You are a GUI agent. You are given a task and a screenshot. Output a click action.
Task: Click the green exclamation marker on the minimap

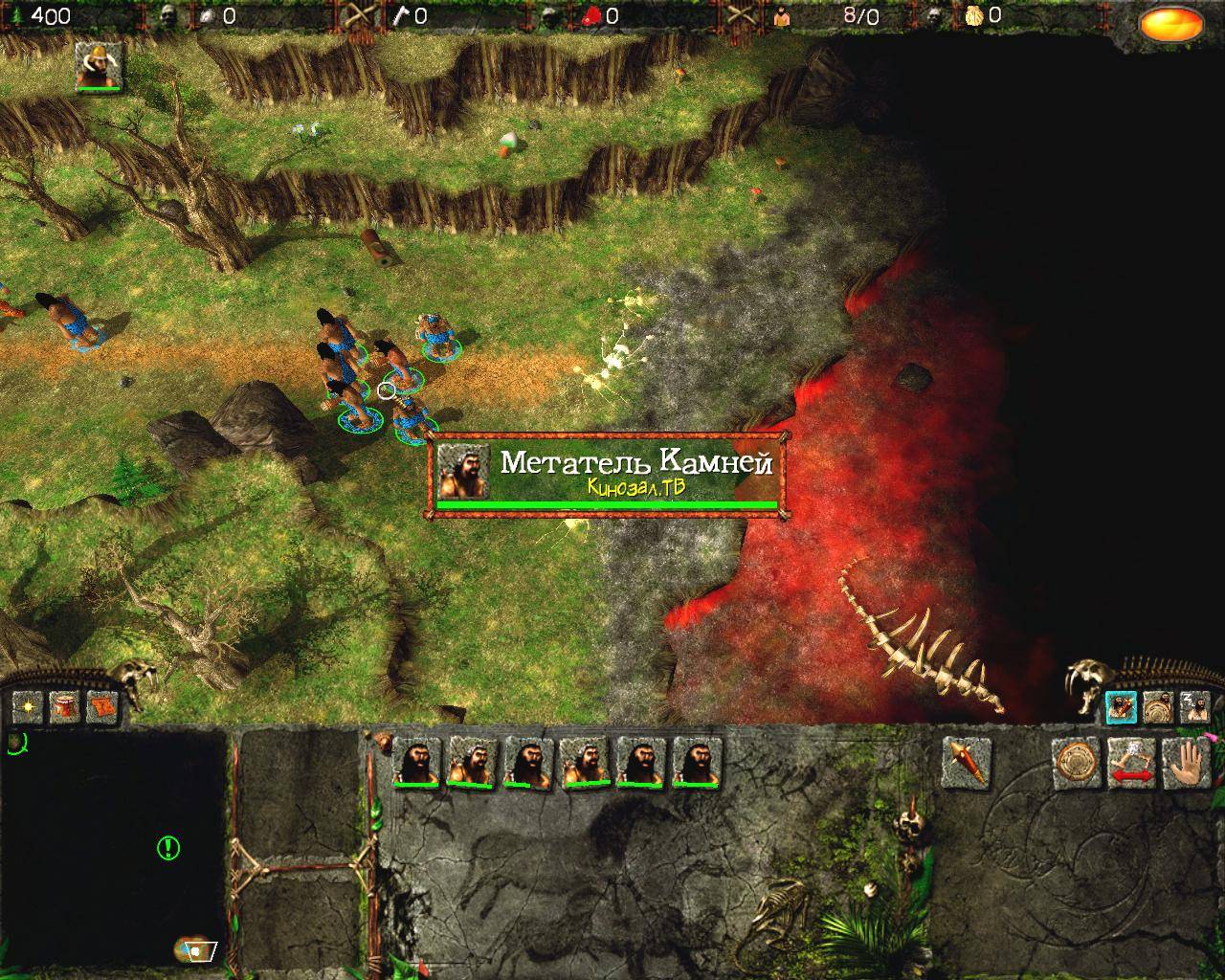tap(168, 847)
